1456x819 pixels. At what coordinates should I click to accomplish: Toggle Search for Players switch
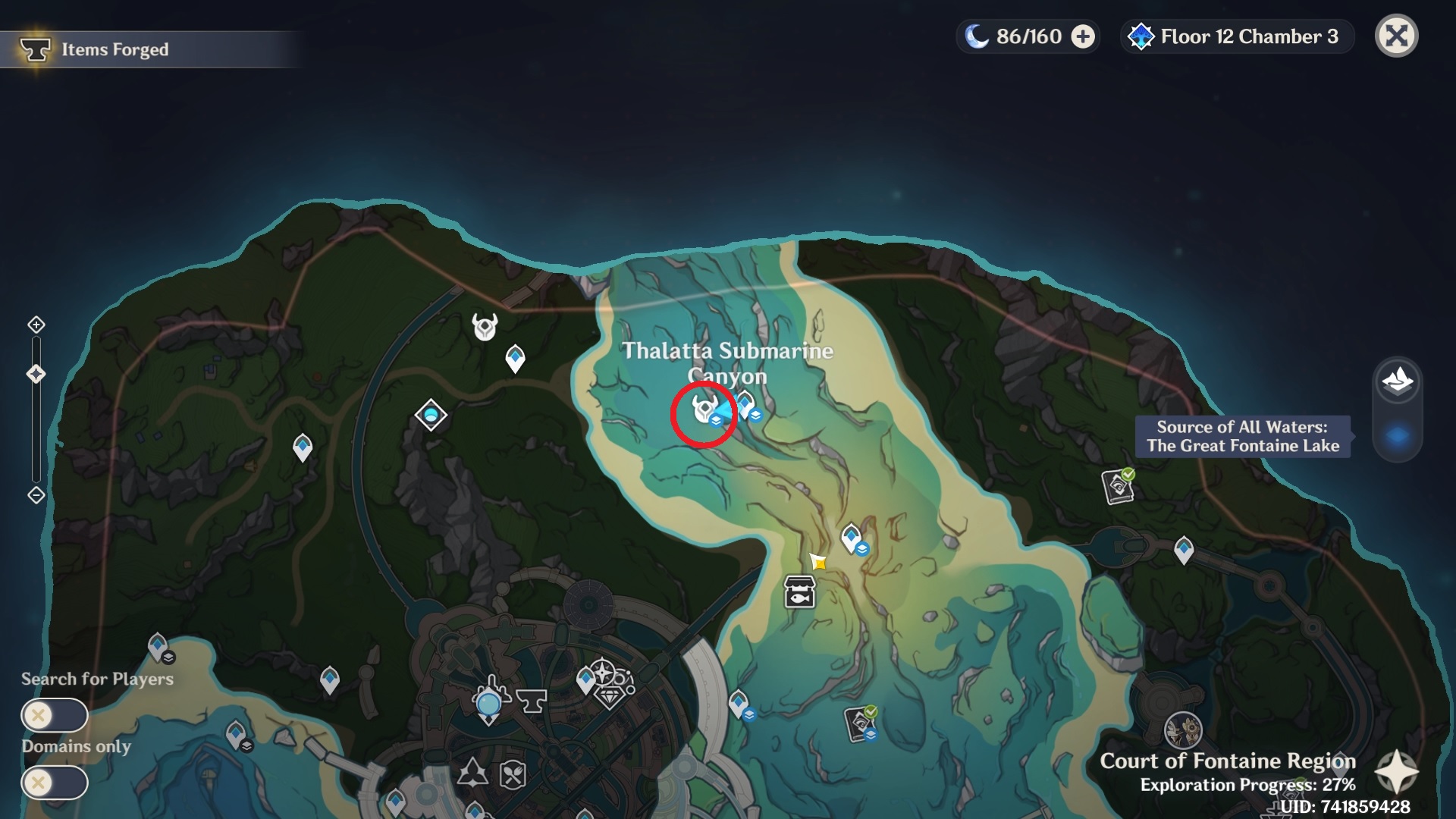[55, 715]
